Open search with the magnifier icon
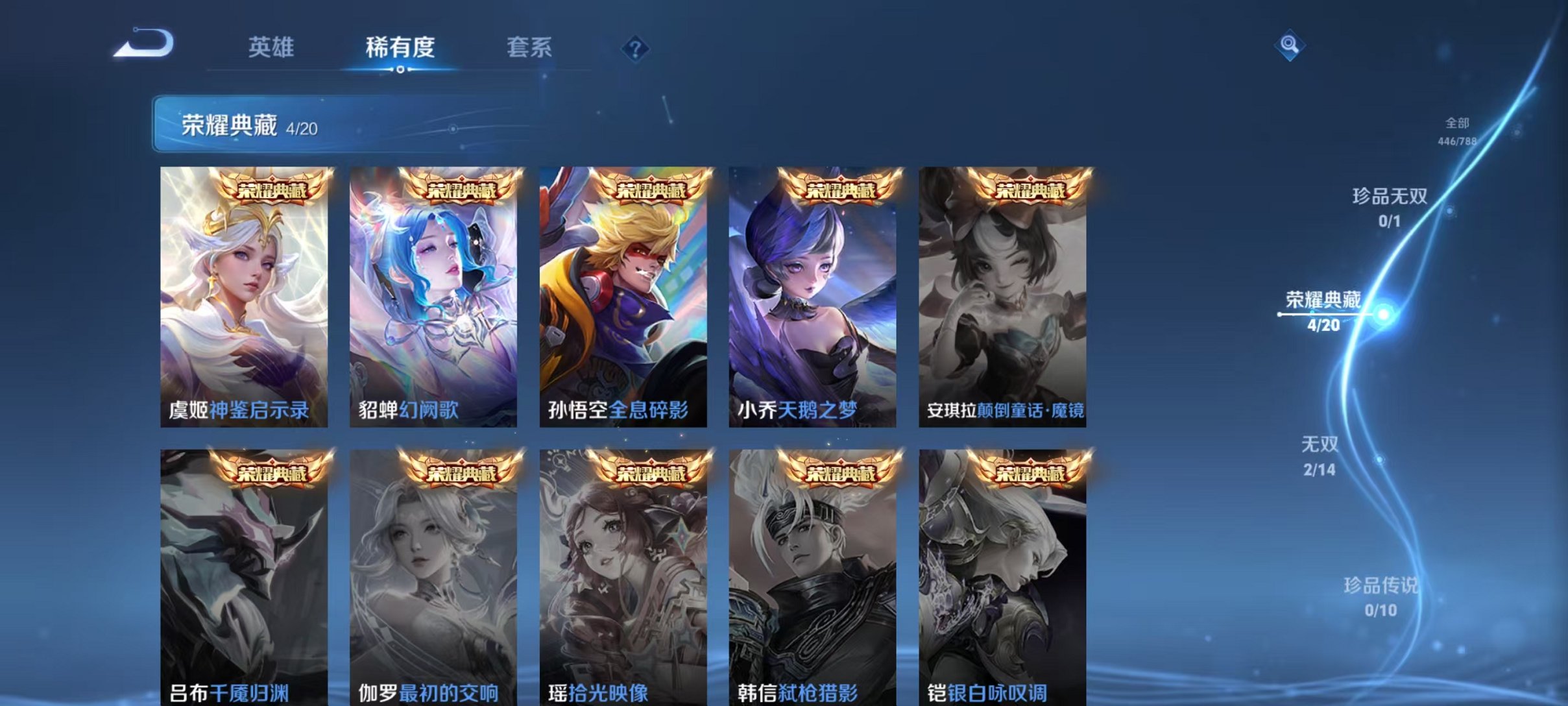Viewport: 1568px width, 706px height. 1291,45
